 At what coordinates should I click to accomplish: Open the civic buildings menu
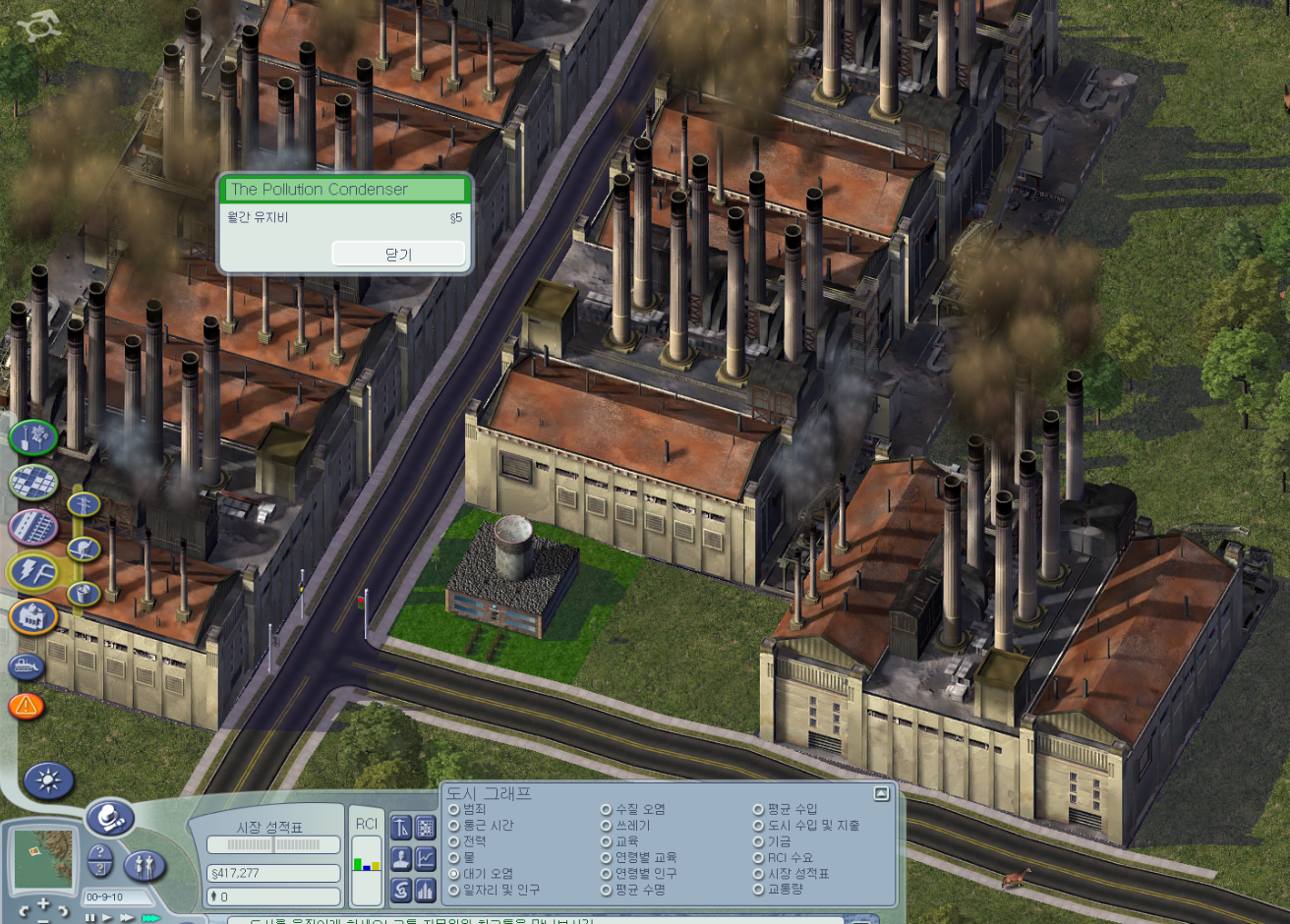(x=33, y=617)
